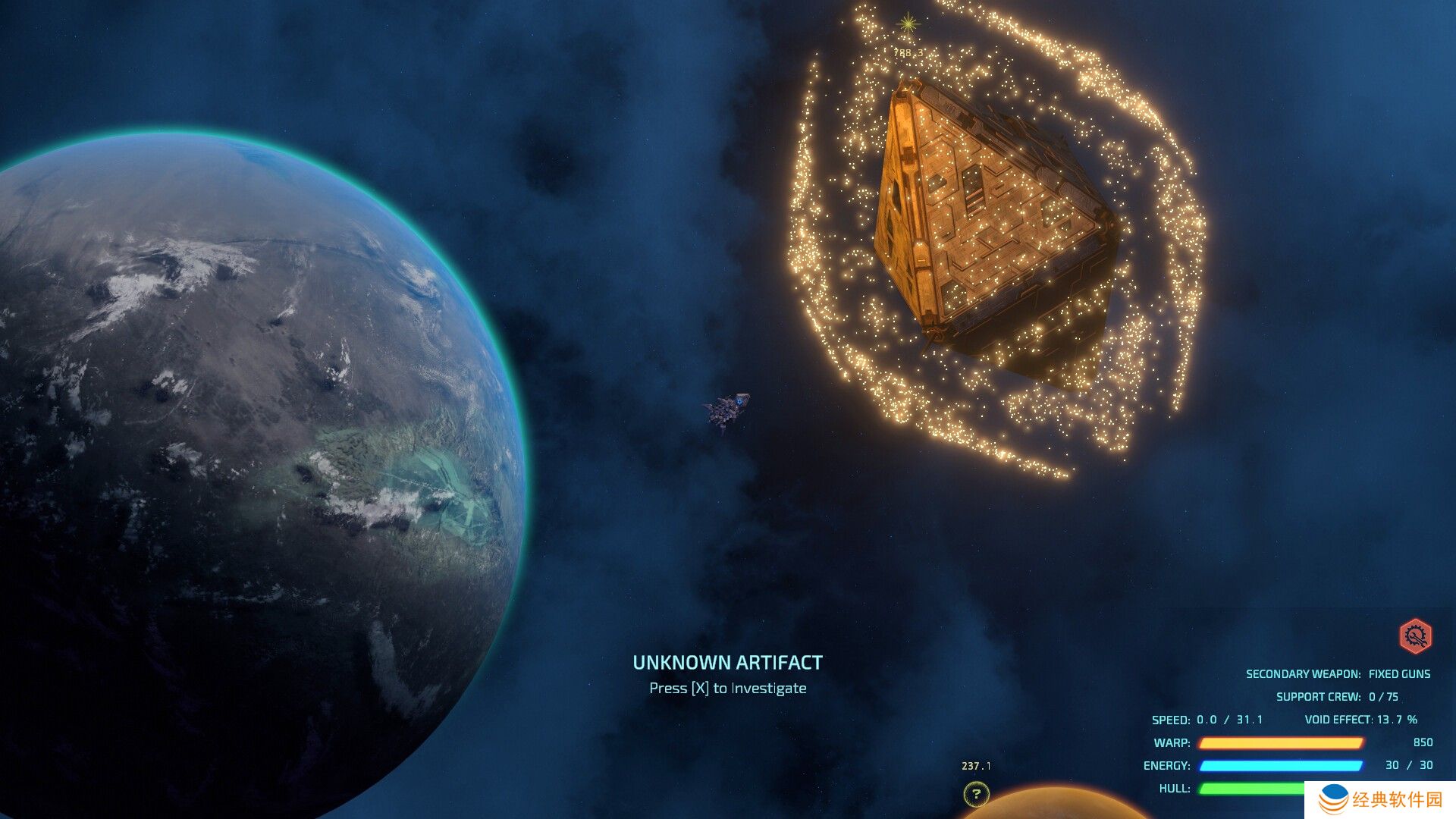Click the watermark logo in the corner
Image resolution: width=1456 pixels, height=819 pixels.
1333,799
